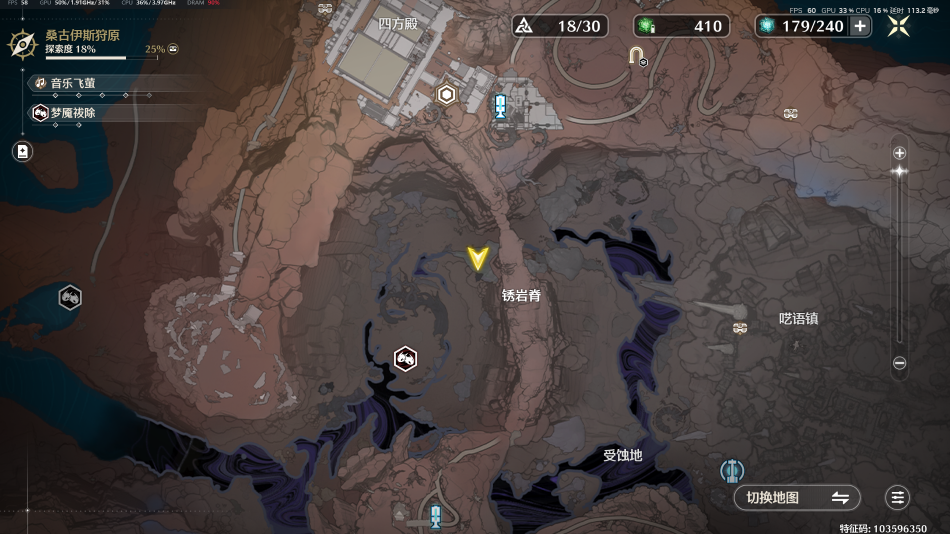Screen dimensions: 950x534
Task: Zoom in using the map plus button
Action: (899, 153)
